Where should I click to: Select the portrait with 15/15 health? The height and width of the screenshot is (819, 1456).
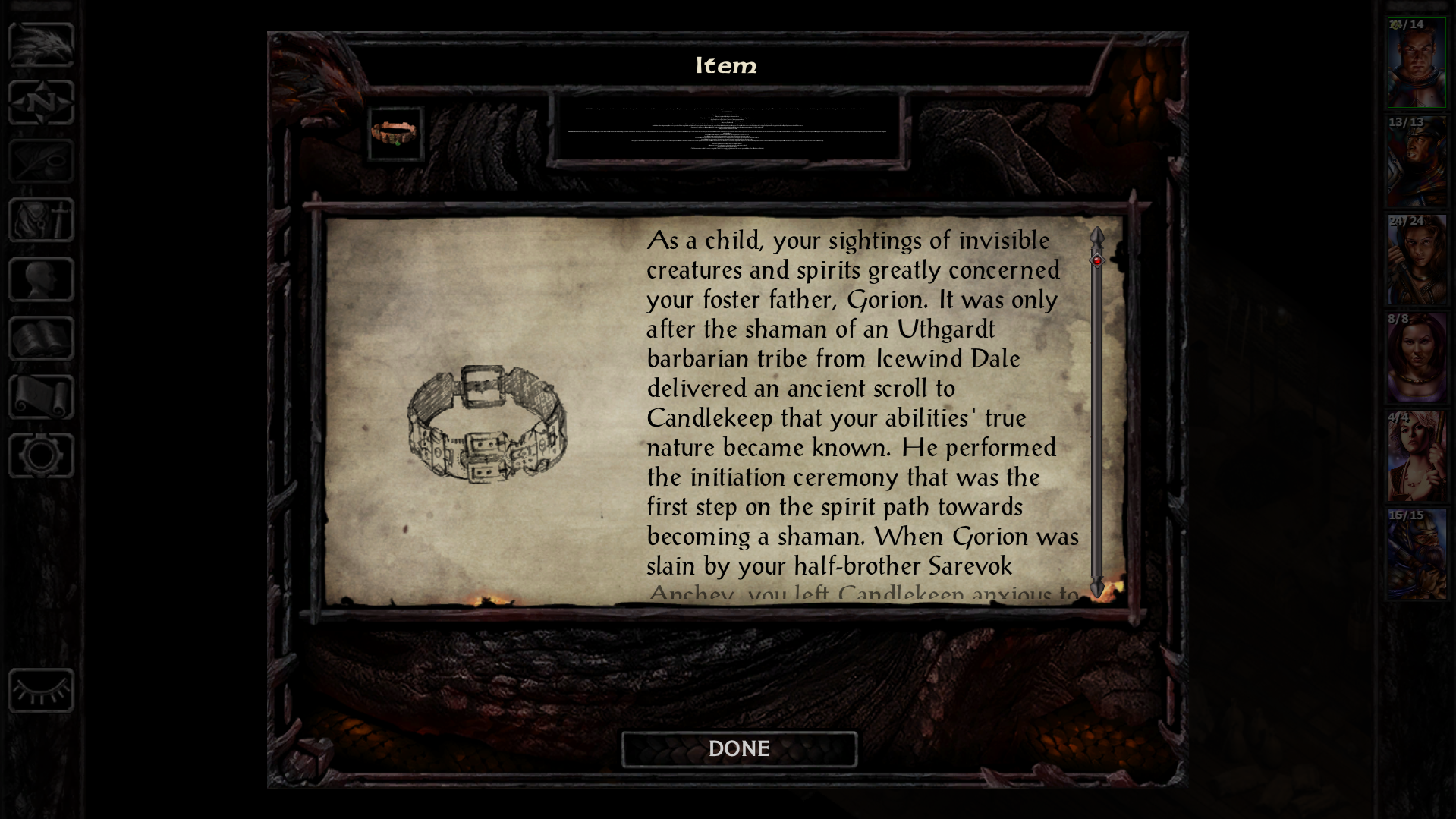[x=1417, y=556]
